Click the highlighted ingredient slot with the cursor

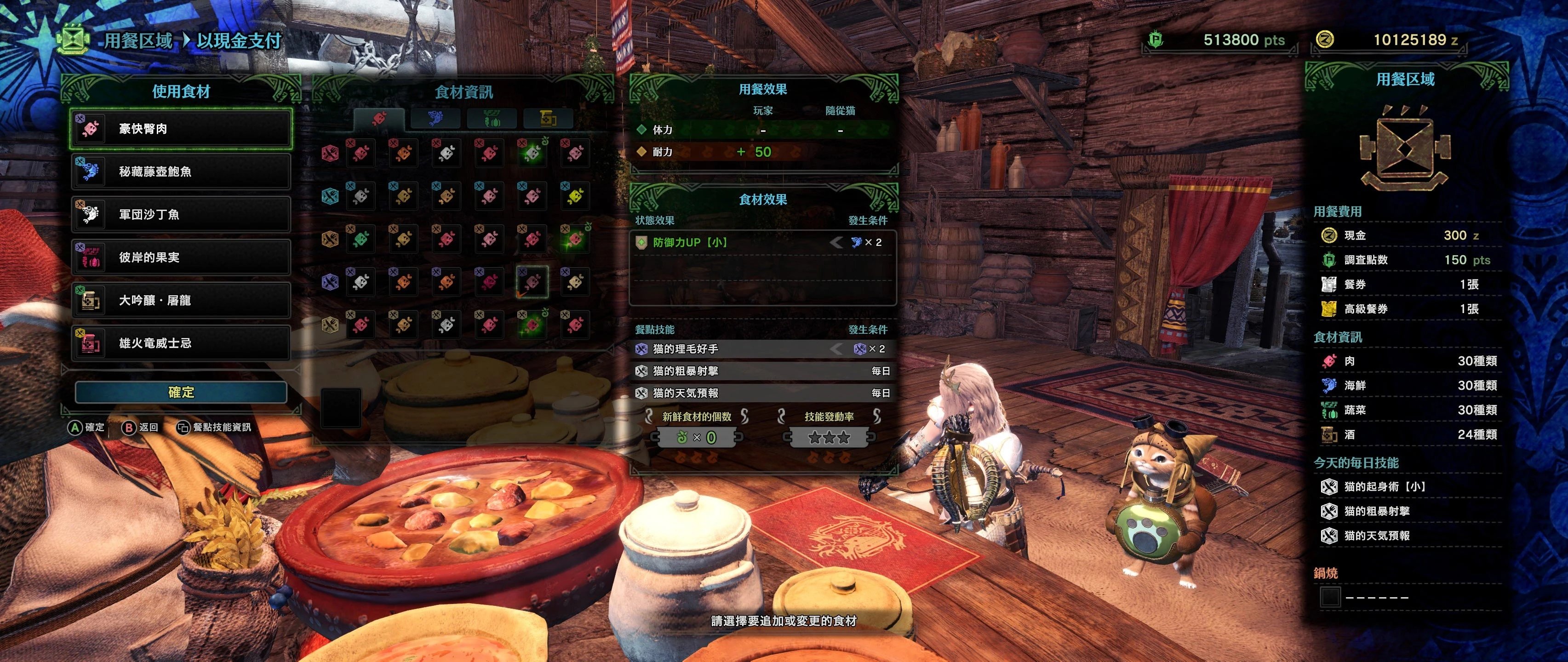pyautogui.click(x=532, y=281)
